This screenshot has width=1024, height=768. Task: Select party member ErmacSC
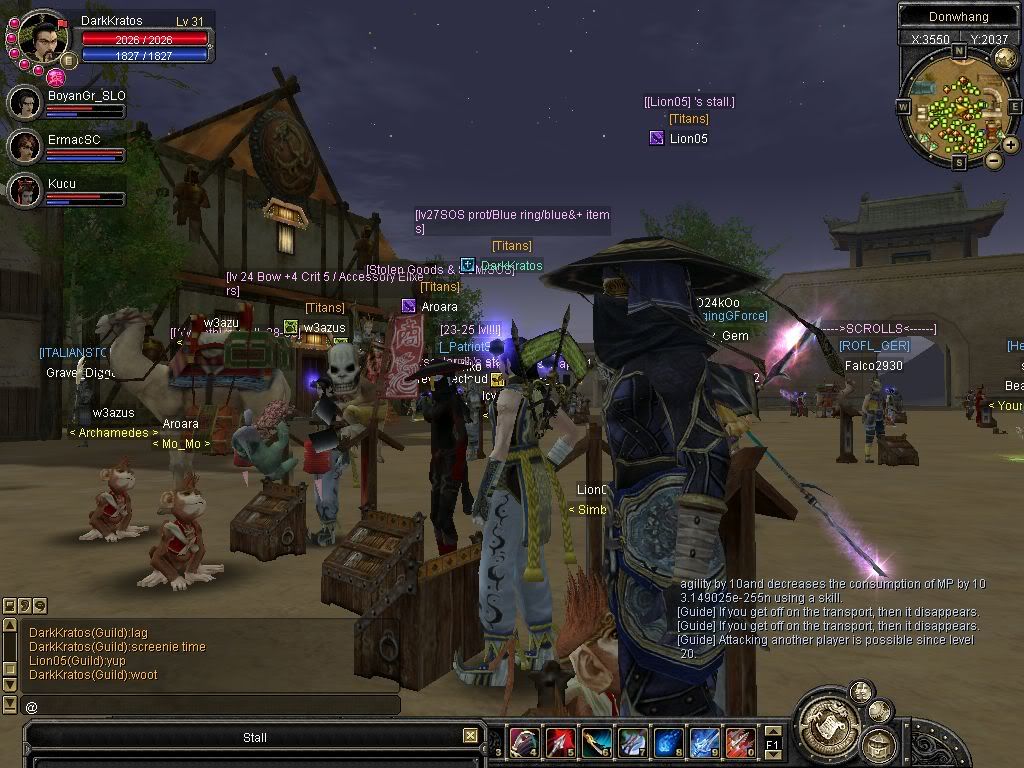click(25, 146)
